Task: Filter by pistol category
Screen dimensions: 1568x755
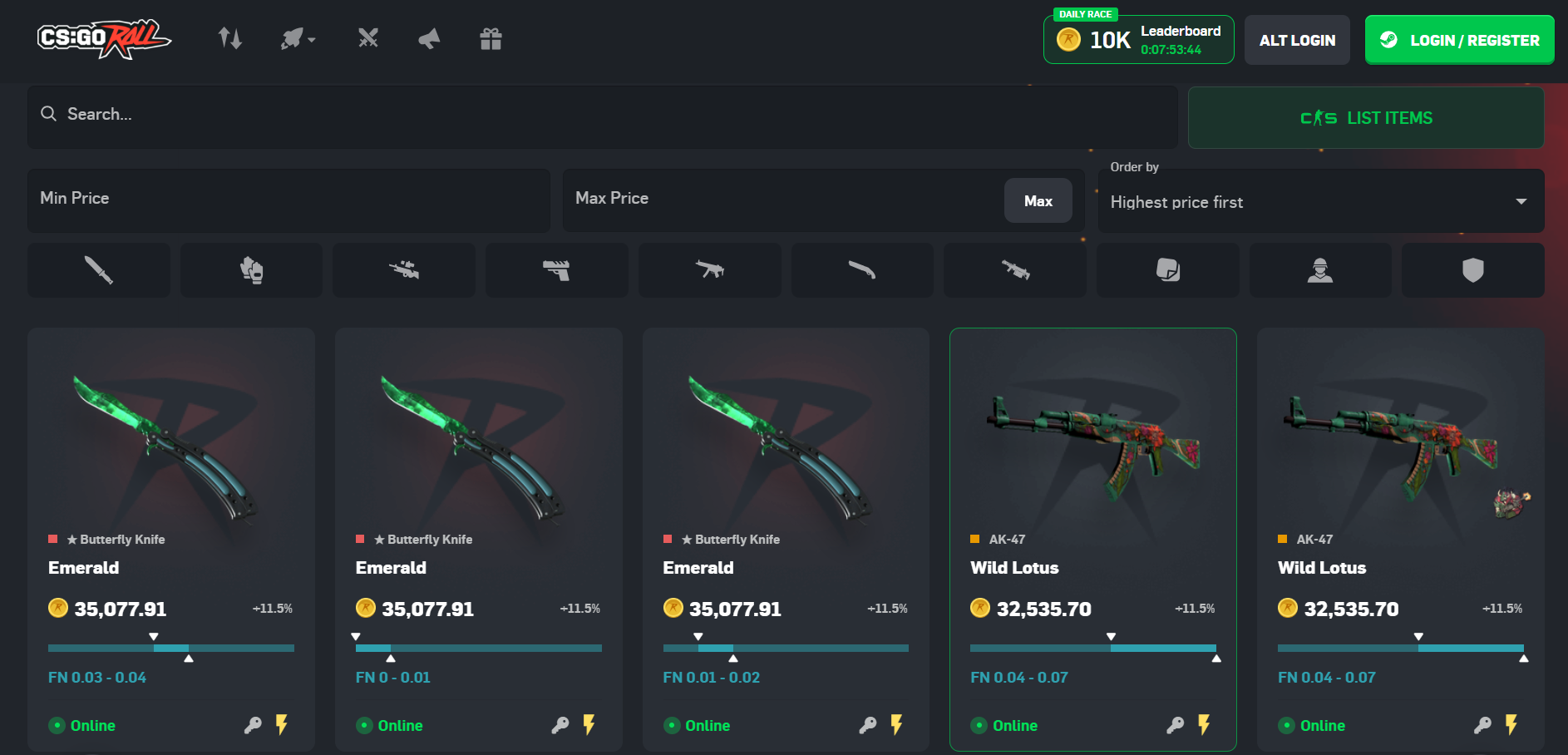Action: click(x=556, y=270)
